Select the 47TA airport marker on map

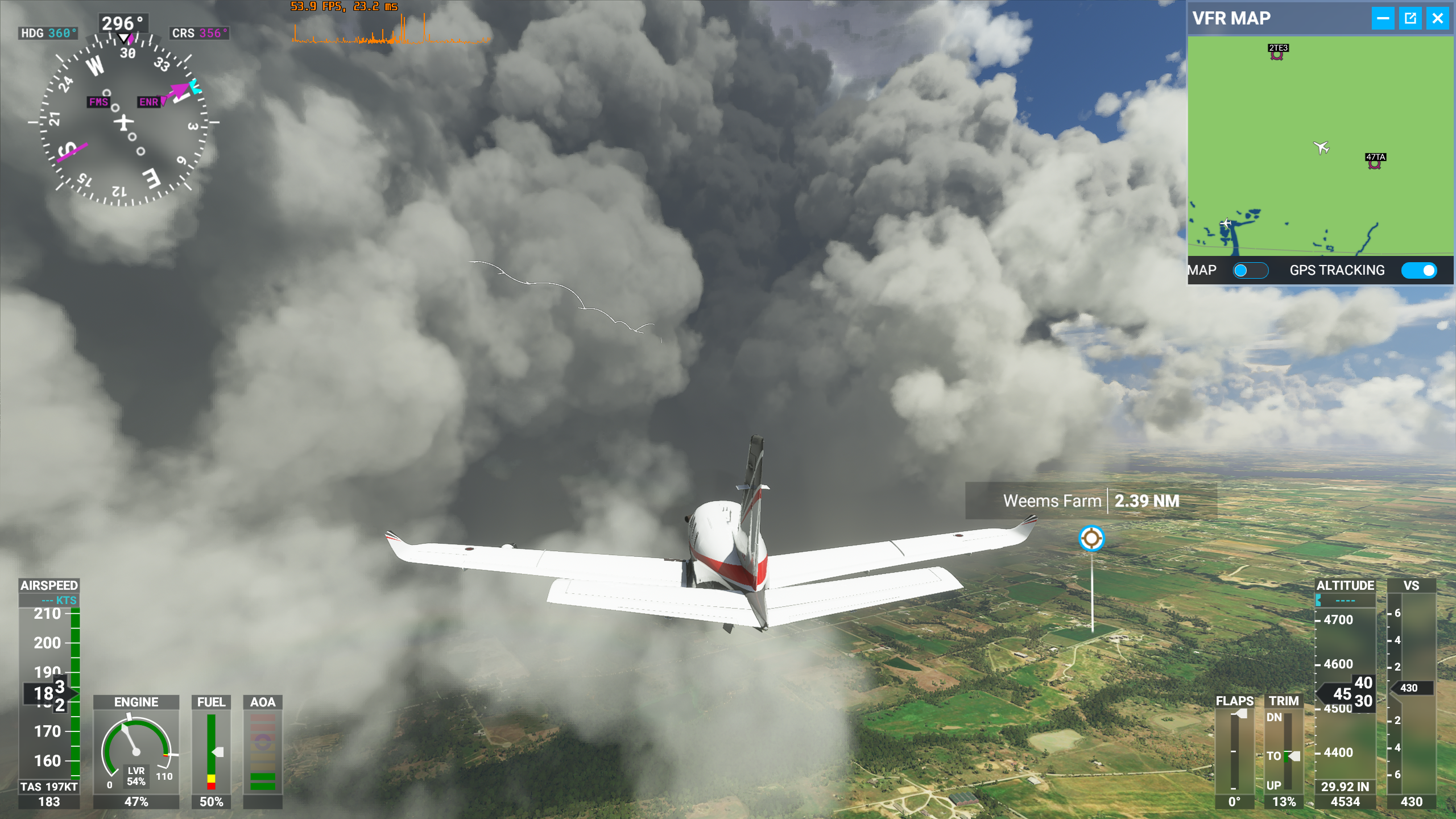click(x=1375, y=164)
